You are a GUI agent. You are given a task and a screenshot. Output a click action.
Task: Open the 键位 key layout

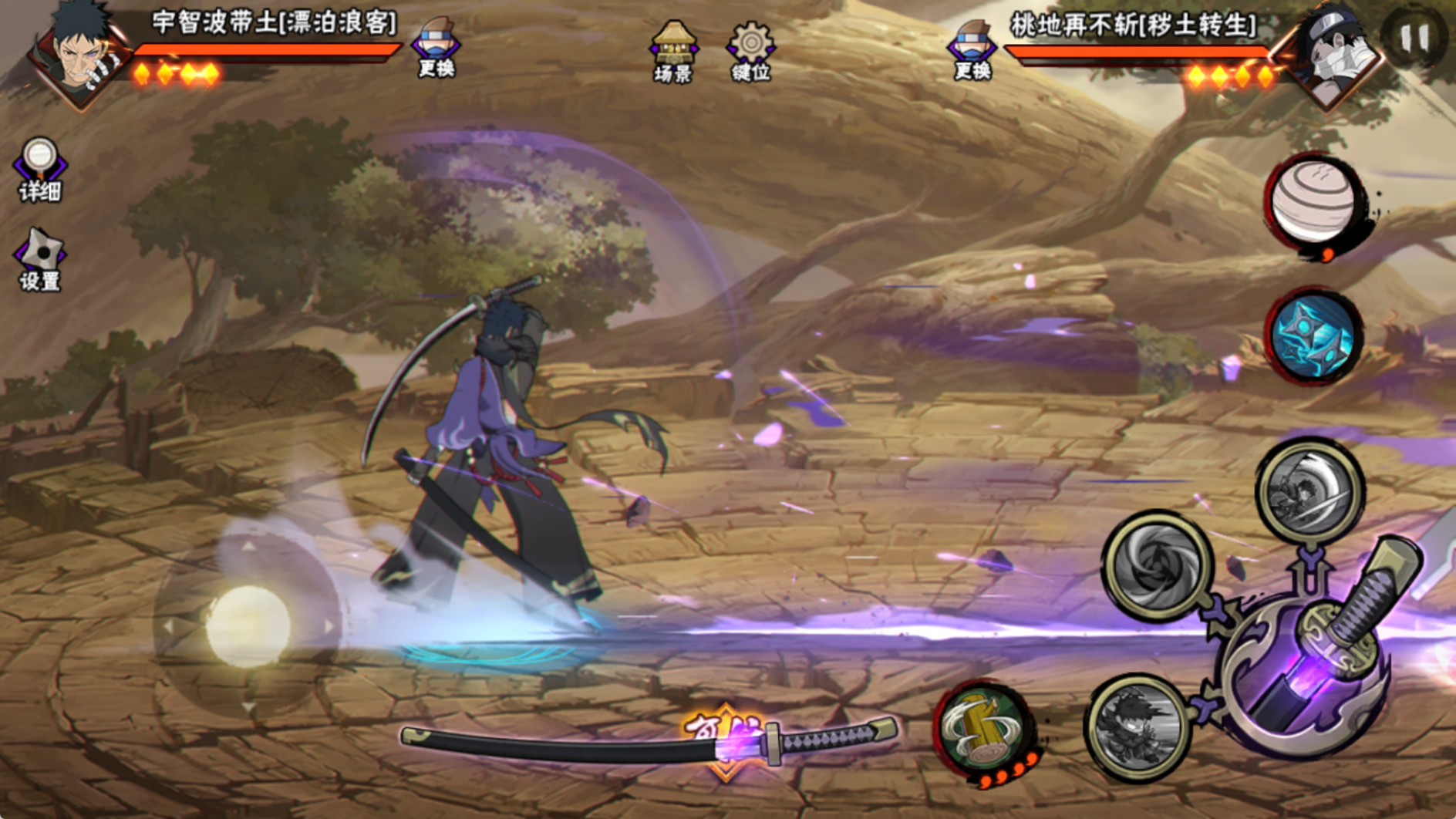[x=750, y=50]
